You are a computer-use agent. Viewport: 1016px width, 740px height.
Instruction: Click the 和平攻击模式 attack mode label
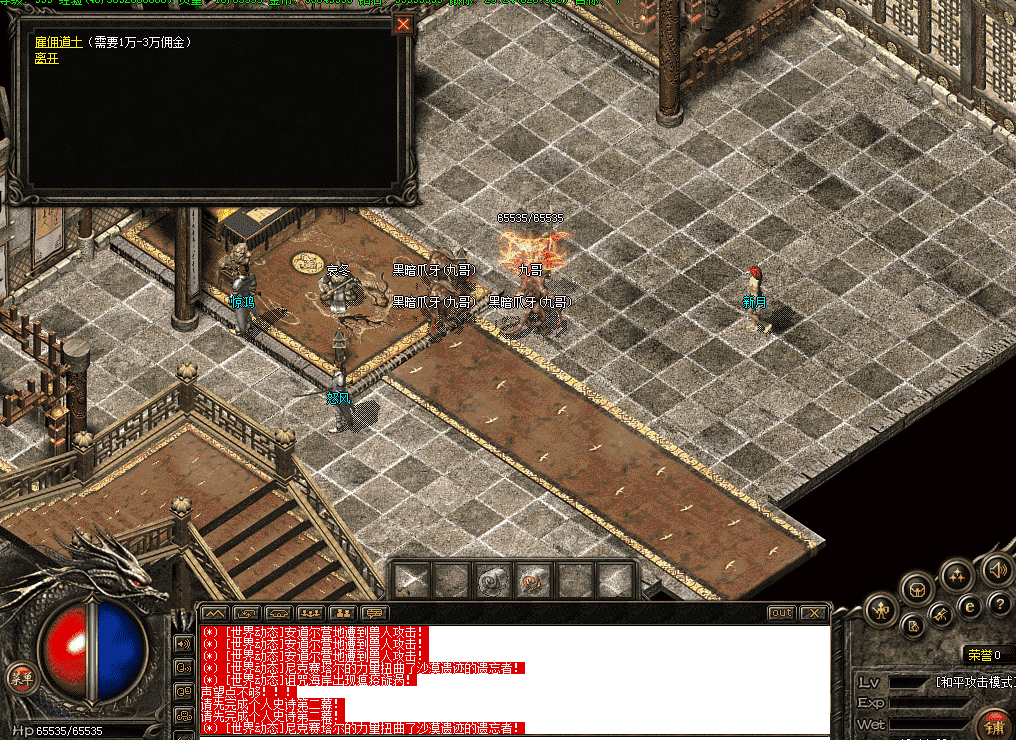point(974,682)
